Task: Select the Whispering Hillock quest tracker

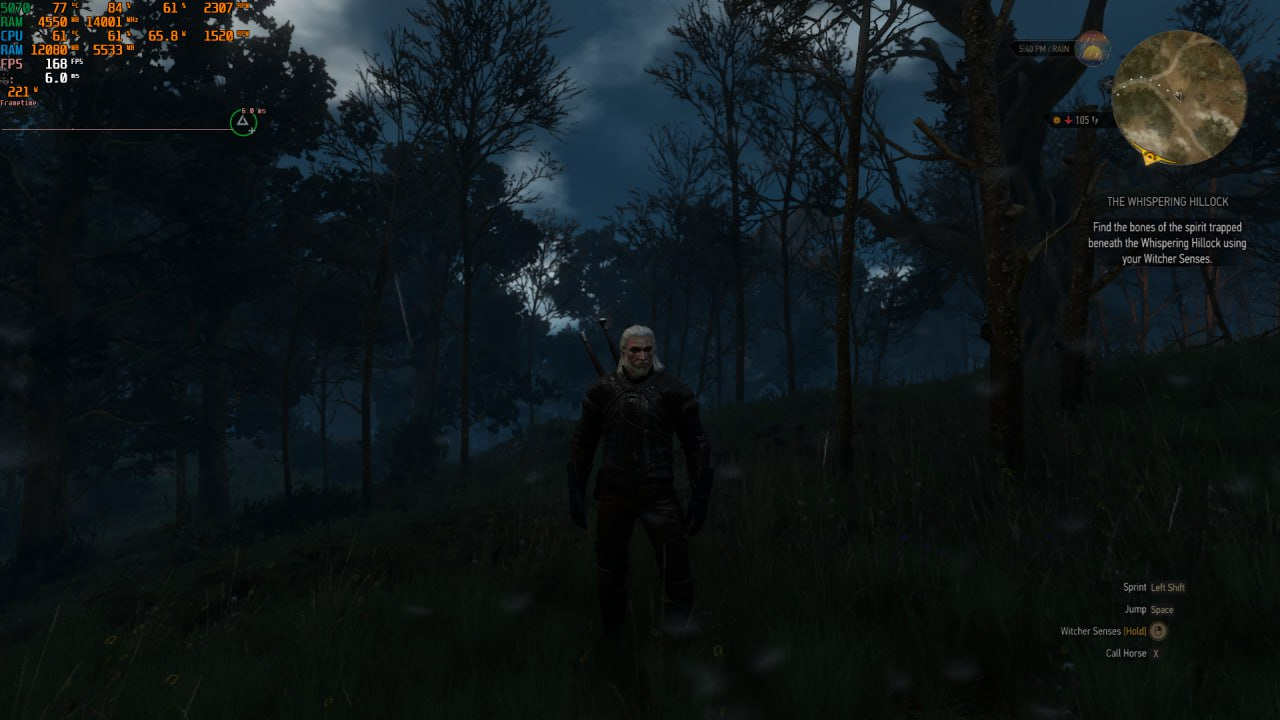Action: click(x=1167, y=202)
